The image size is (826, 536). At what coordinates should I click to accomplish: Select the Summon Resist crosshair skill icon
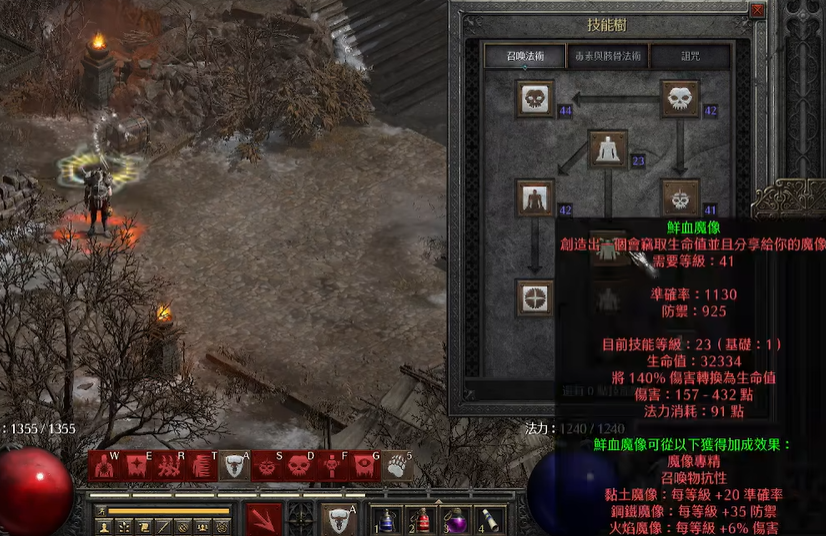point(536,298)
